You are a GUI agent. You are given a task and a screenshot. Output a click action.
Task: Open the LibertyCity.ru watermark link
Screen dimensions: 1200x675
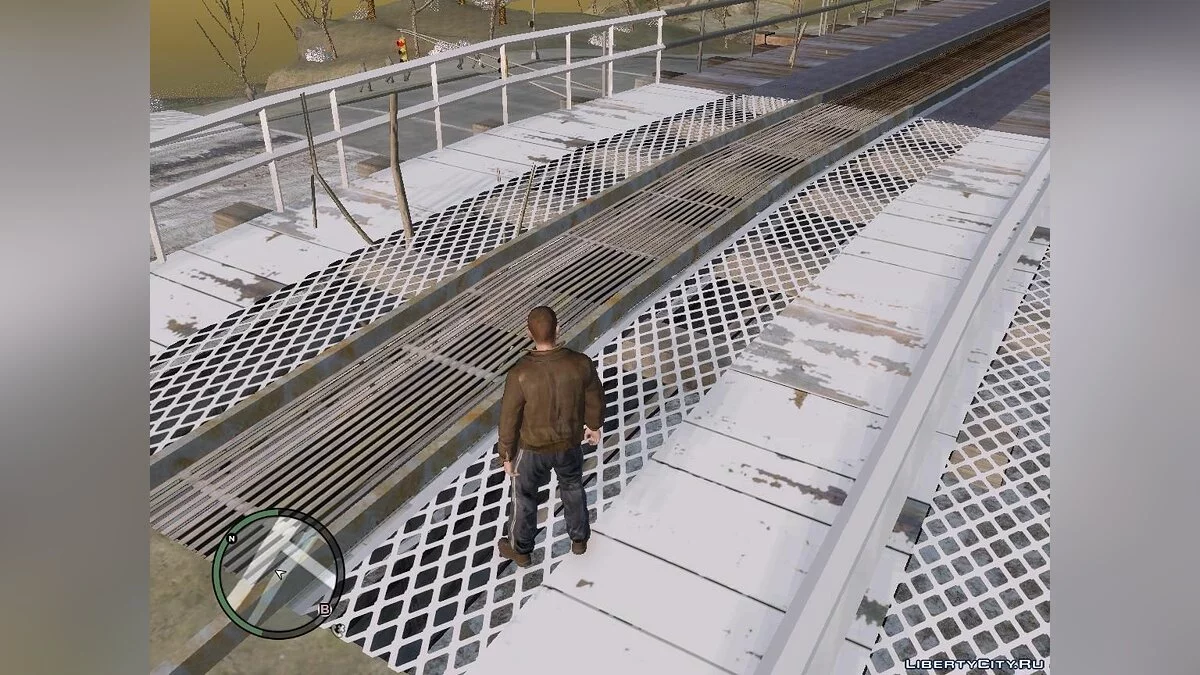pos(975,663)
